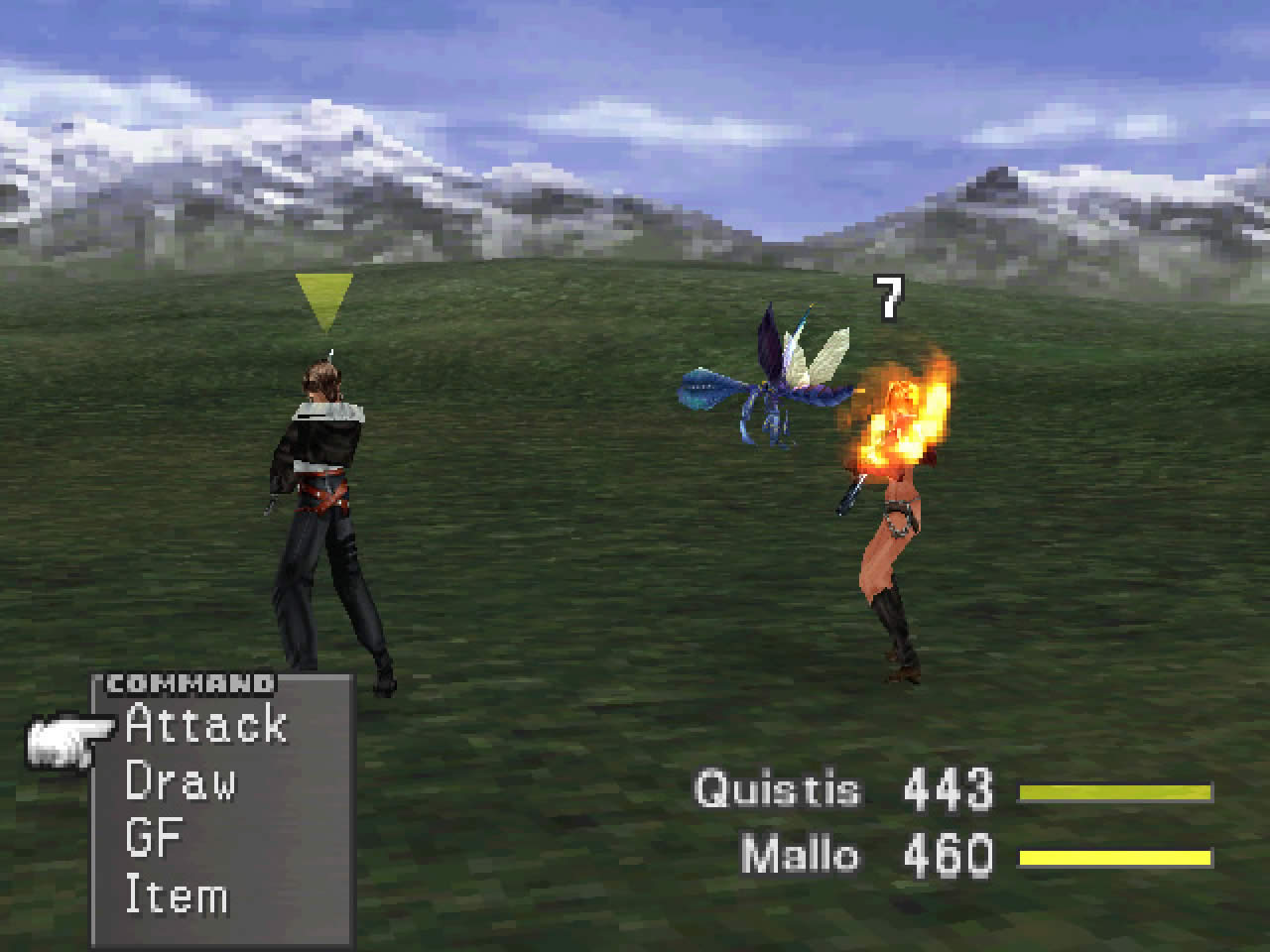Toggle selection of the enemy under the fire
Image resolution: width=1270 pixels, height=952 pixels.
[893, 545]
